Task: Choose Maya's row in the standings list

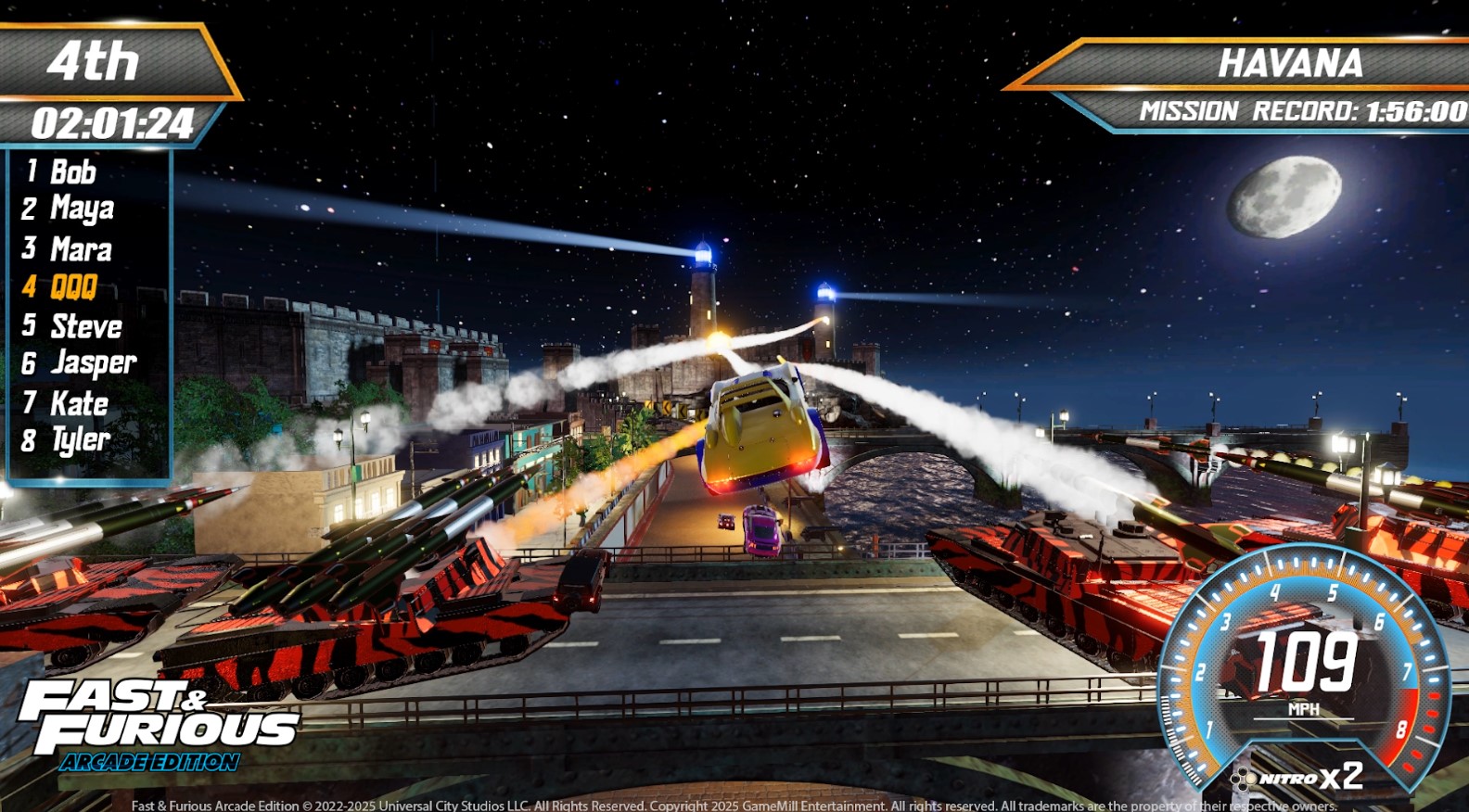Action: point(82,209)
